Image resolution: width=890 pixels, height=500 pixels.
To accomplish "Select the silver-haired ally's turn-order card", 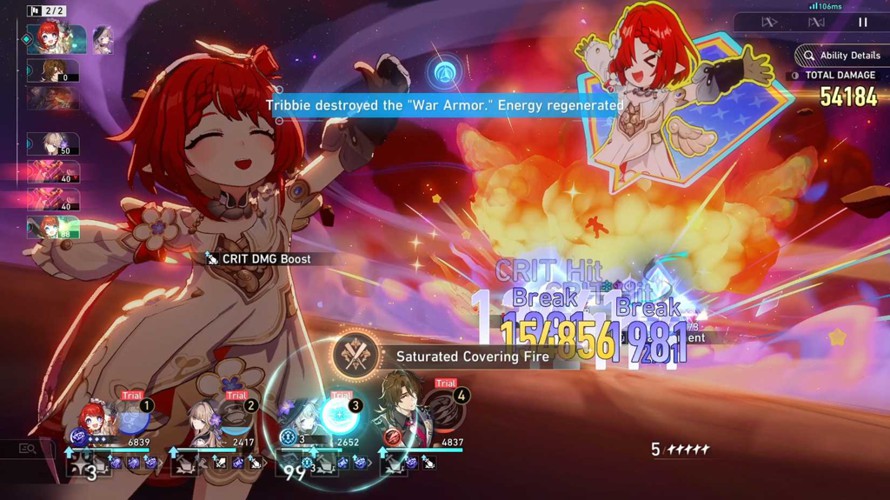I will [53, 144].
